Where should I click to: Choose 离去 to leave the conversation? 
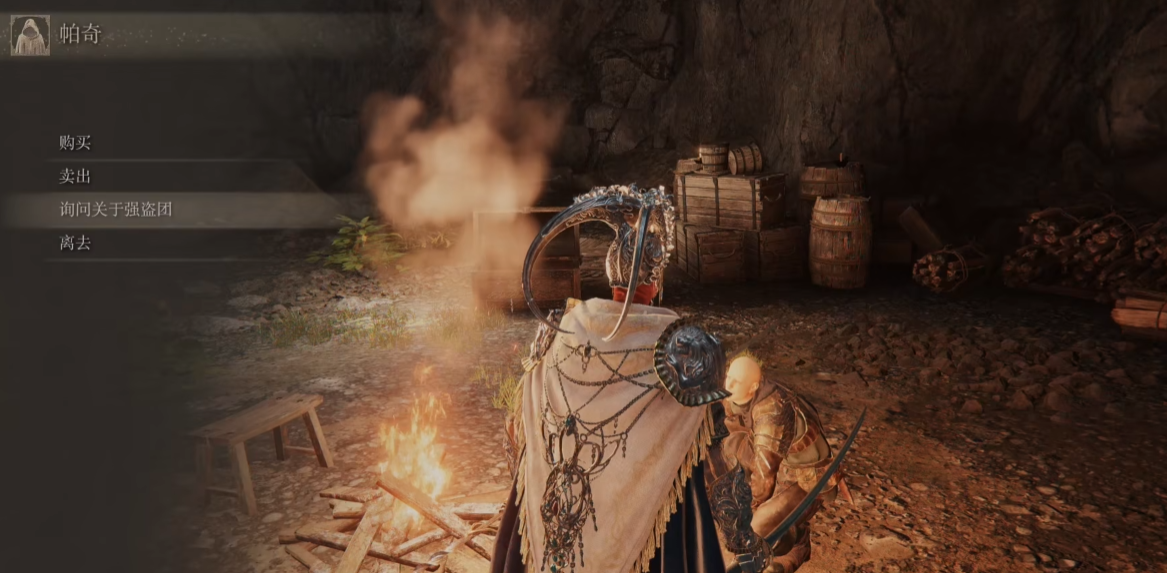[x=76, y=242]
